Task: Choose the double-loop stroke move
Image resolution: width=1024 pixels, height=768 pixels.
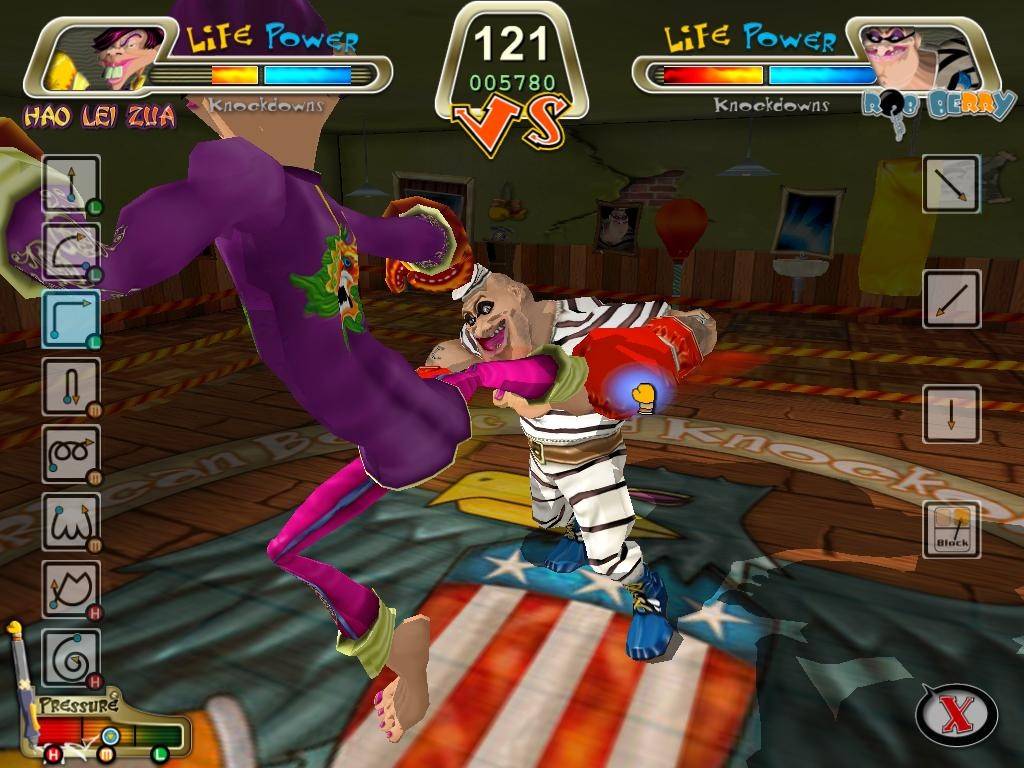Action: click(x=71, y=454)
